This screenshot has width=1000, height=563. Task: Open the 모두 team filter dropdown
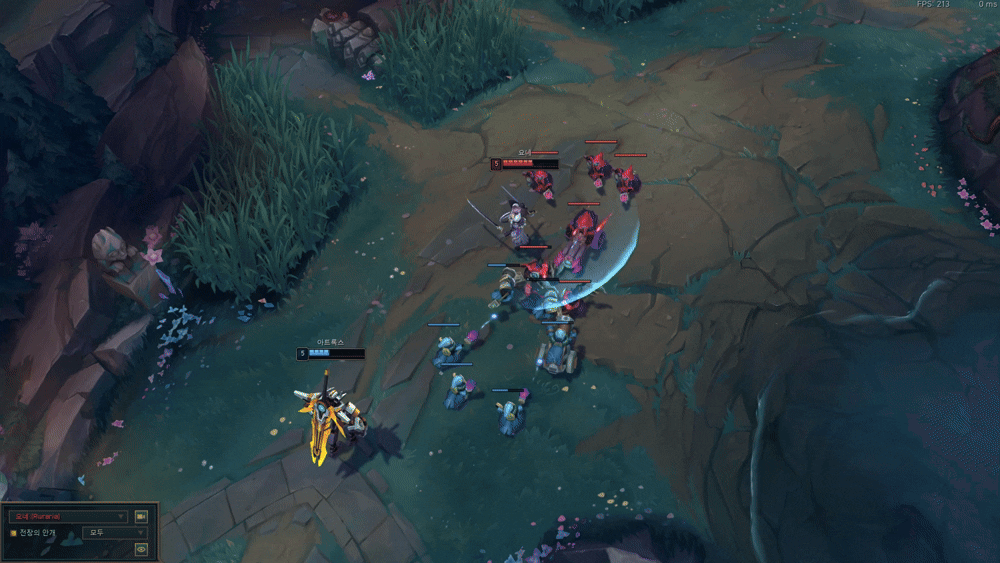click(x=114, y=533)
